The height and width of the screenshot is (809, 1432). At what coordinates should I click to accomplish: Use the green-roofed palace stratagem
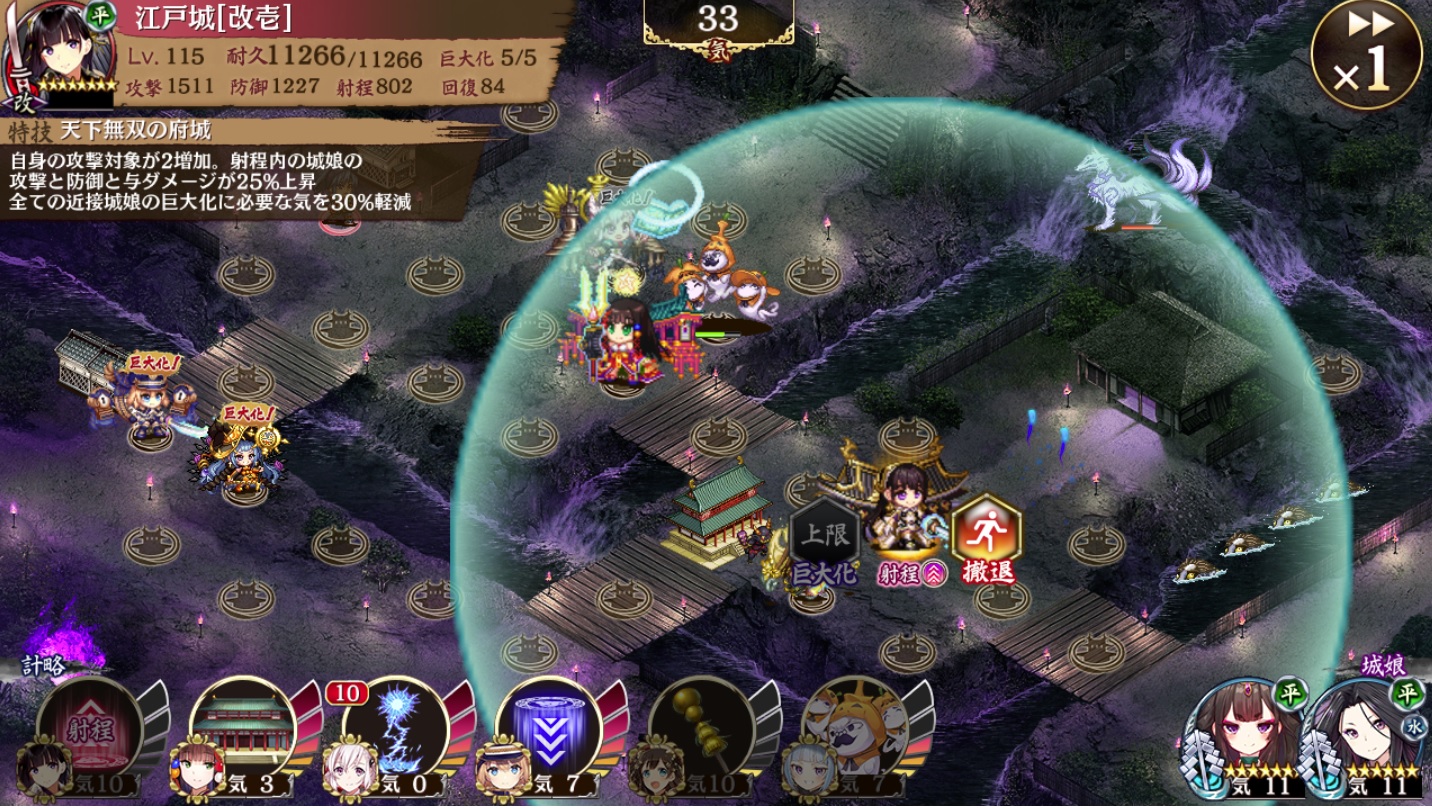(243, 728)
